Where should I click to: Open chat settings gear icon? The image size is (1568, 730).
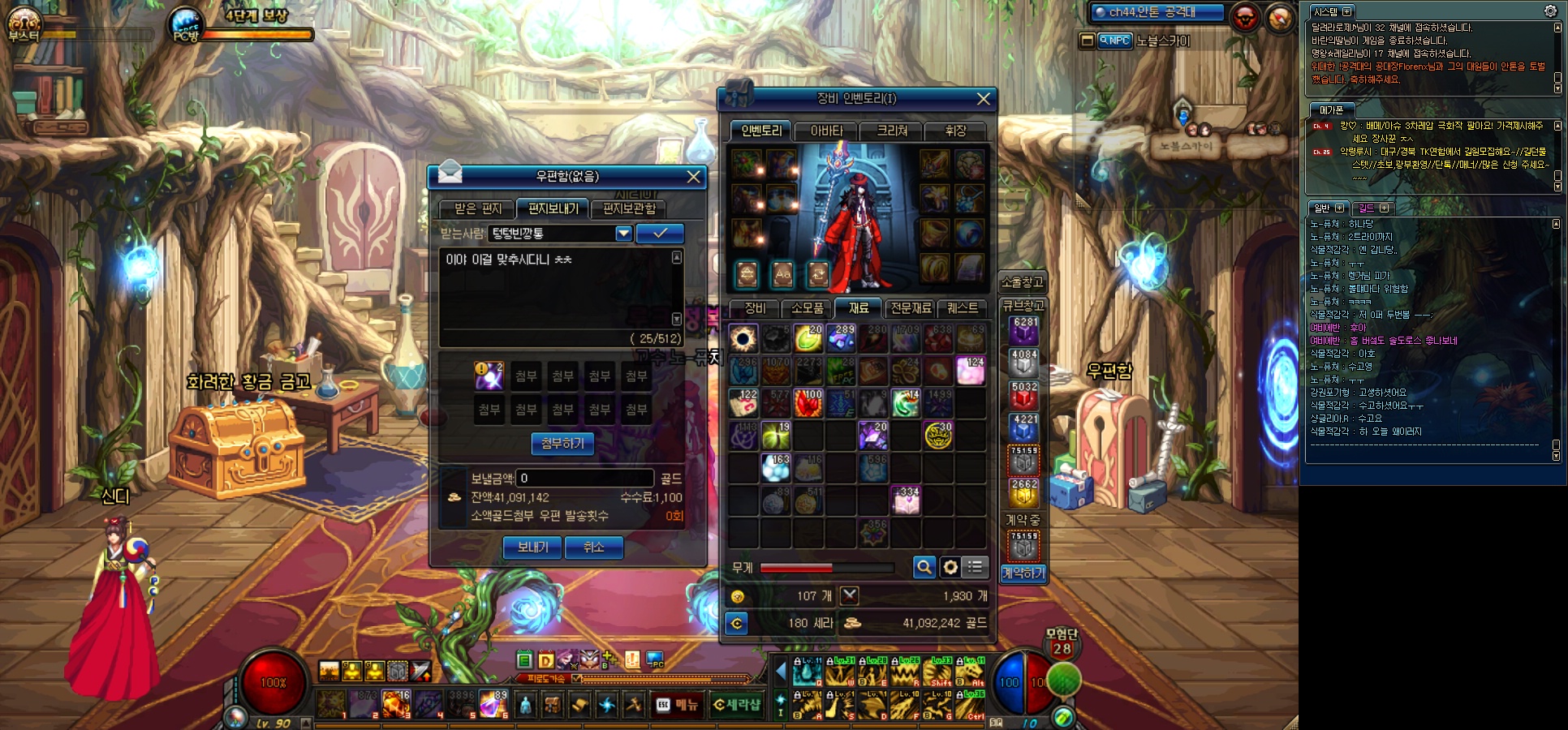pos(1549,11)
